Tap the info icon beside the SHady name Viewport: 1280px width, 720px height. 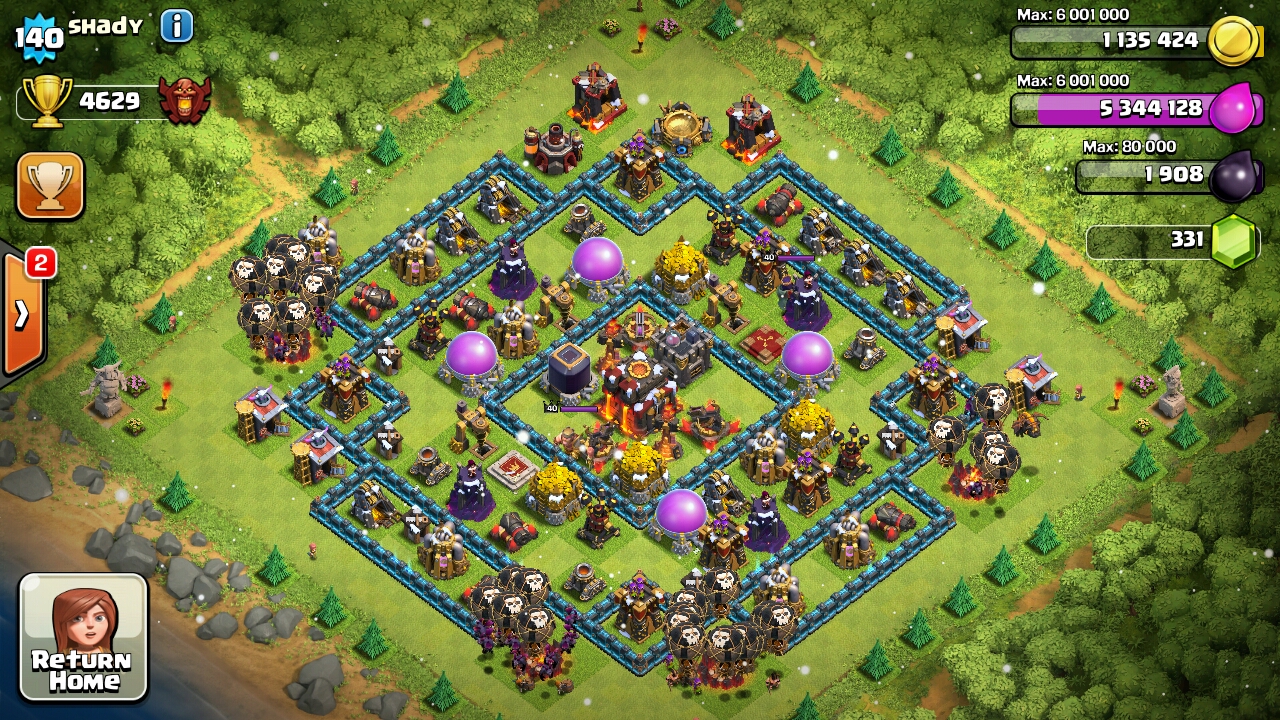(176, 25)
